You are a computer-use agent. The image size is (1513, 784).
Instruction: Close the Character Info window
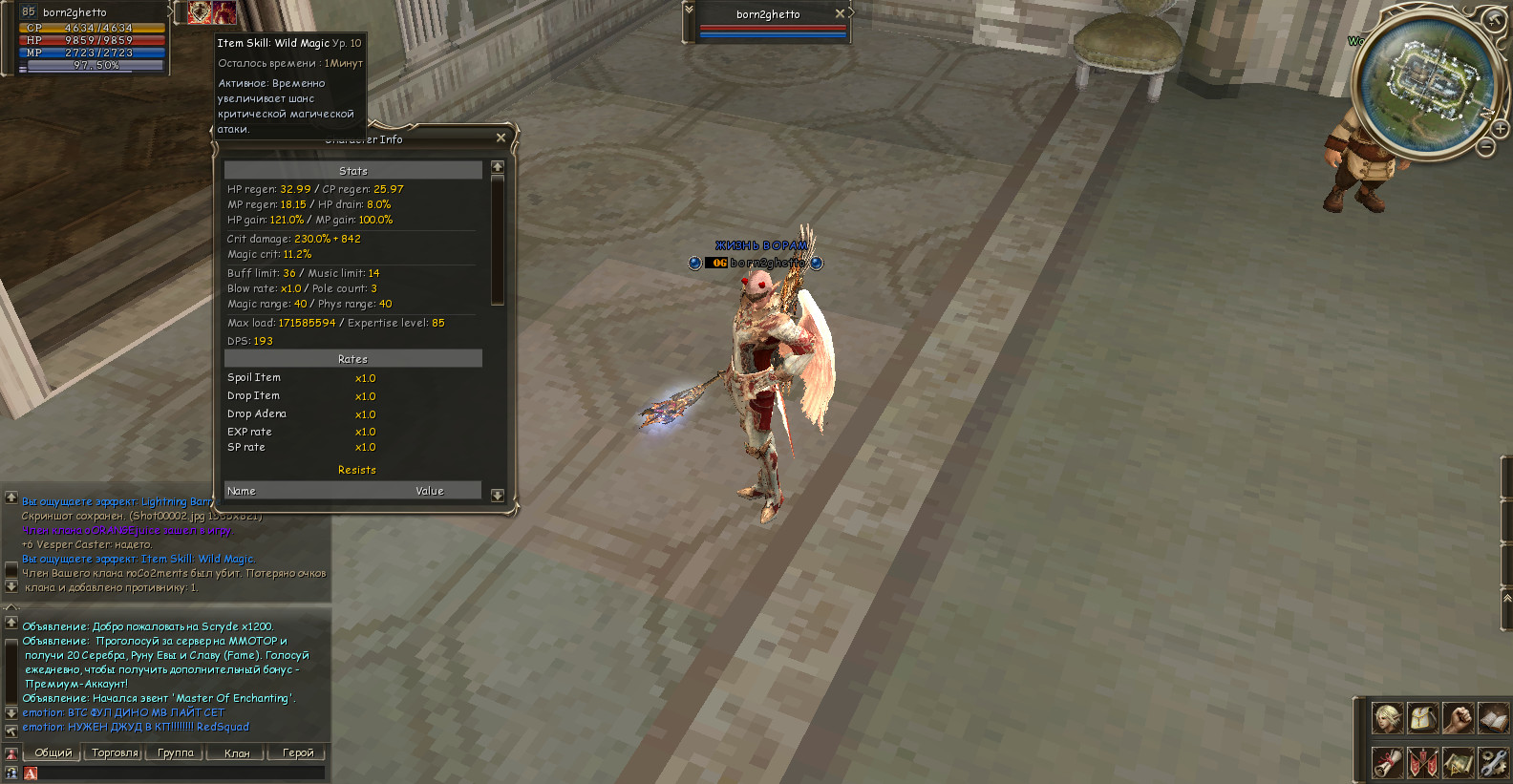pos(501,138)
